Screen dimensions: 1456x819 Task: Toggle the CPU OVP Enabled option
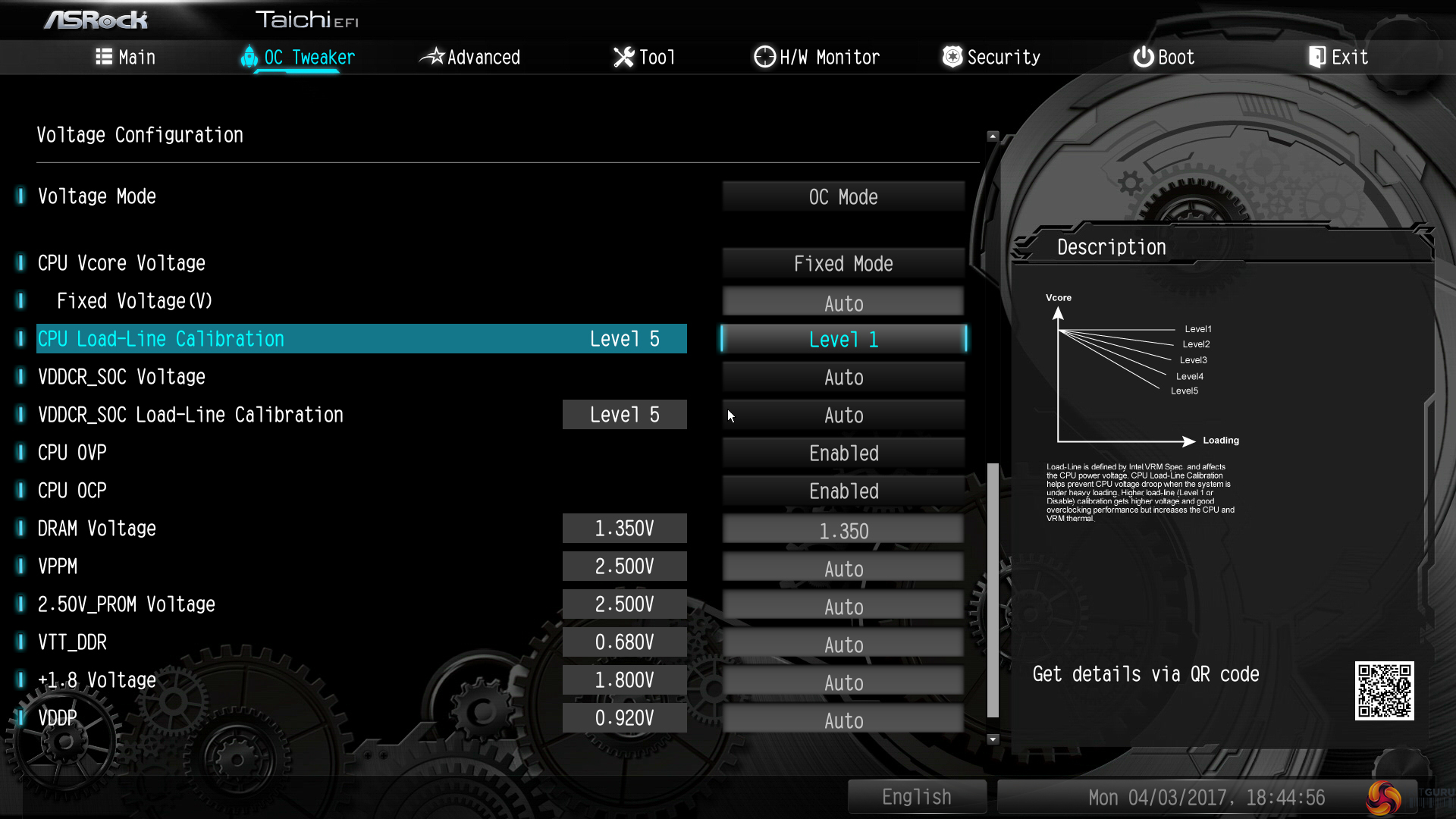(x=843, y=453)
